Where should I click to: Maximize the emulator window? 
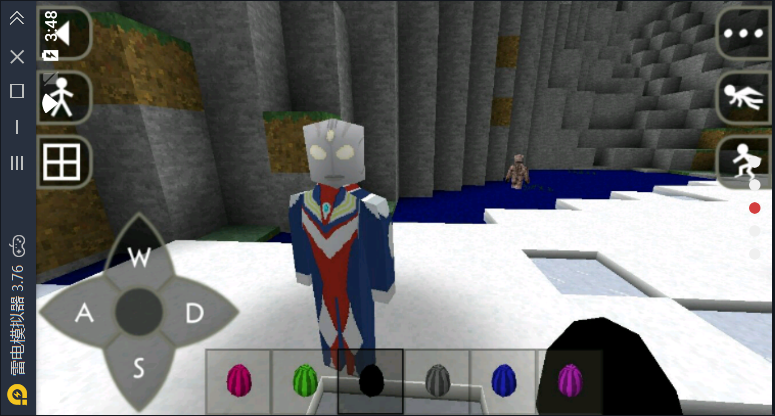click(17, 91)
